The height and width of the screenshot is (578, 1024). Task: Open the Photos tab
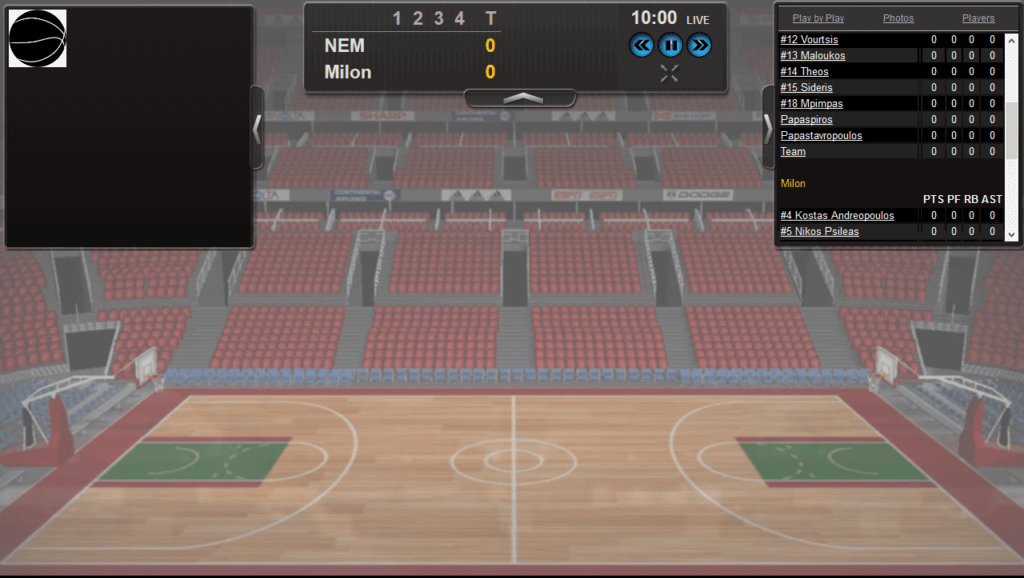point(898,18)
